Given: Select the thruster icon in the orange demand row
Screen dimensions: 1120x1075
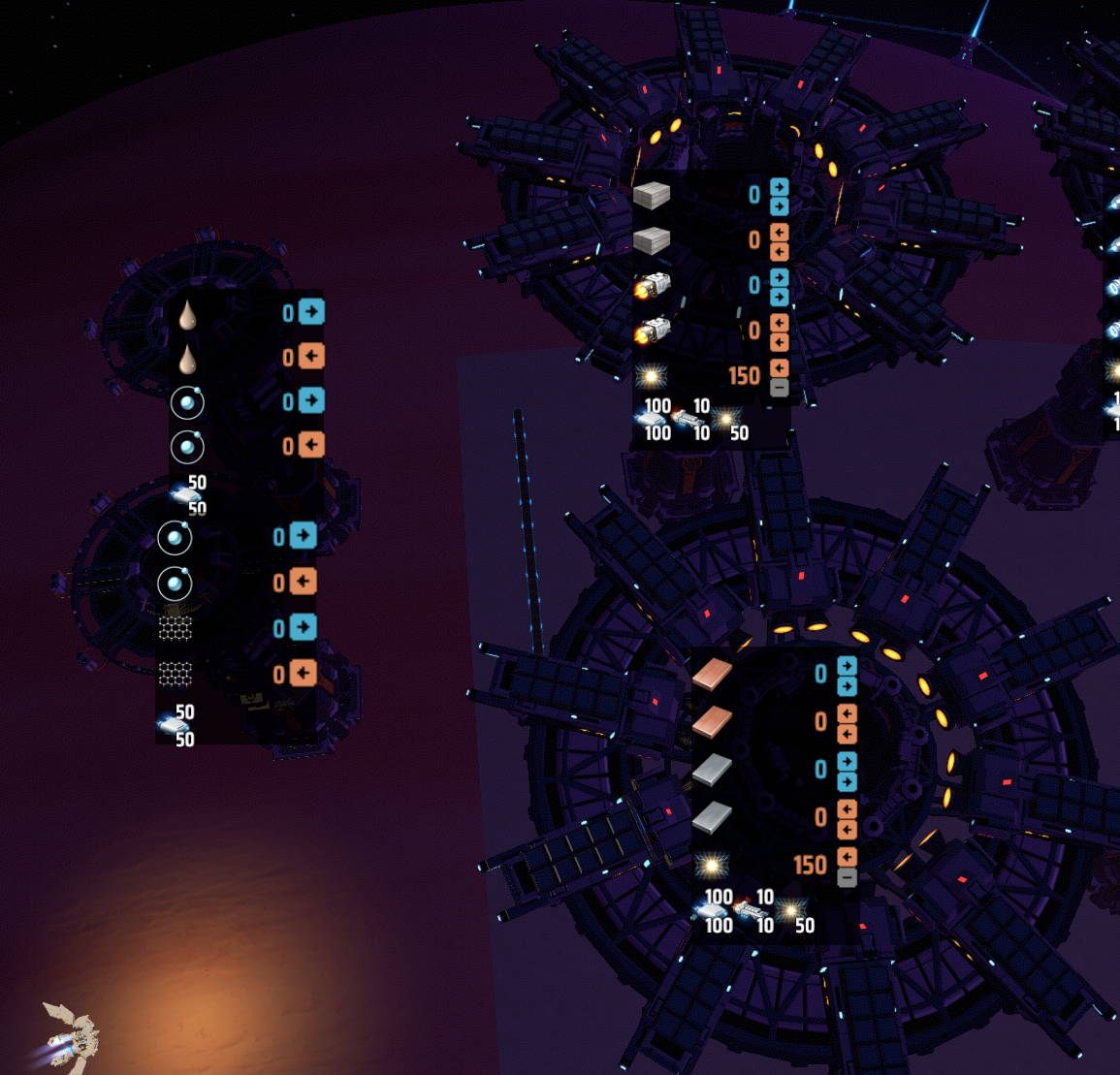Looking at the screenshot, I should click(652, 331).
